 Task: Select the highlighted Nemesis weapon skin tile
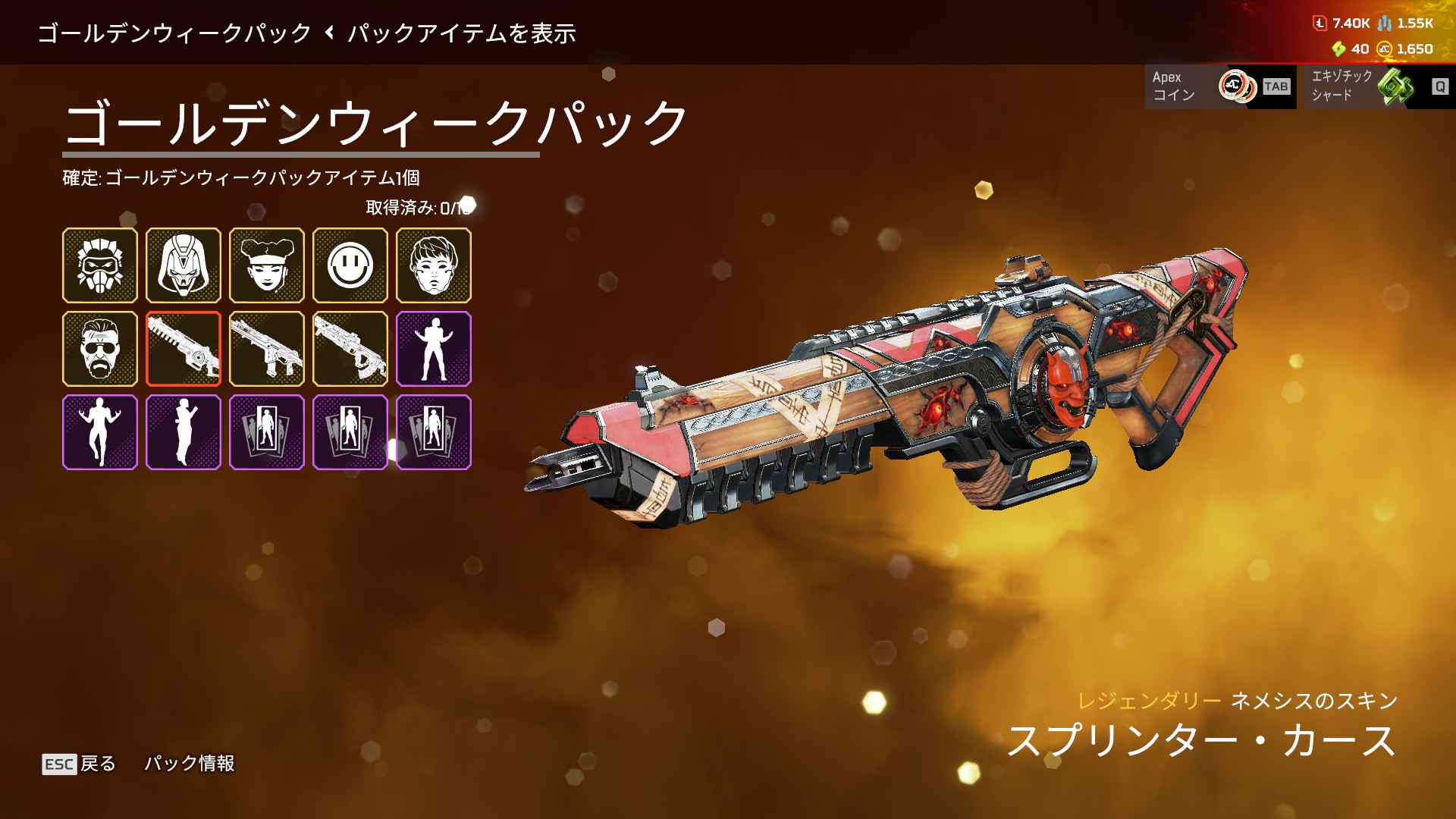coord(184,349)
